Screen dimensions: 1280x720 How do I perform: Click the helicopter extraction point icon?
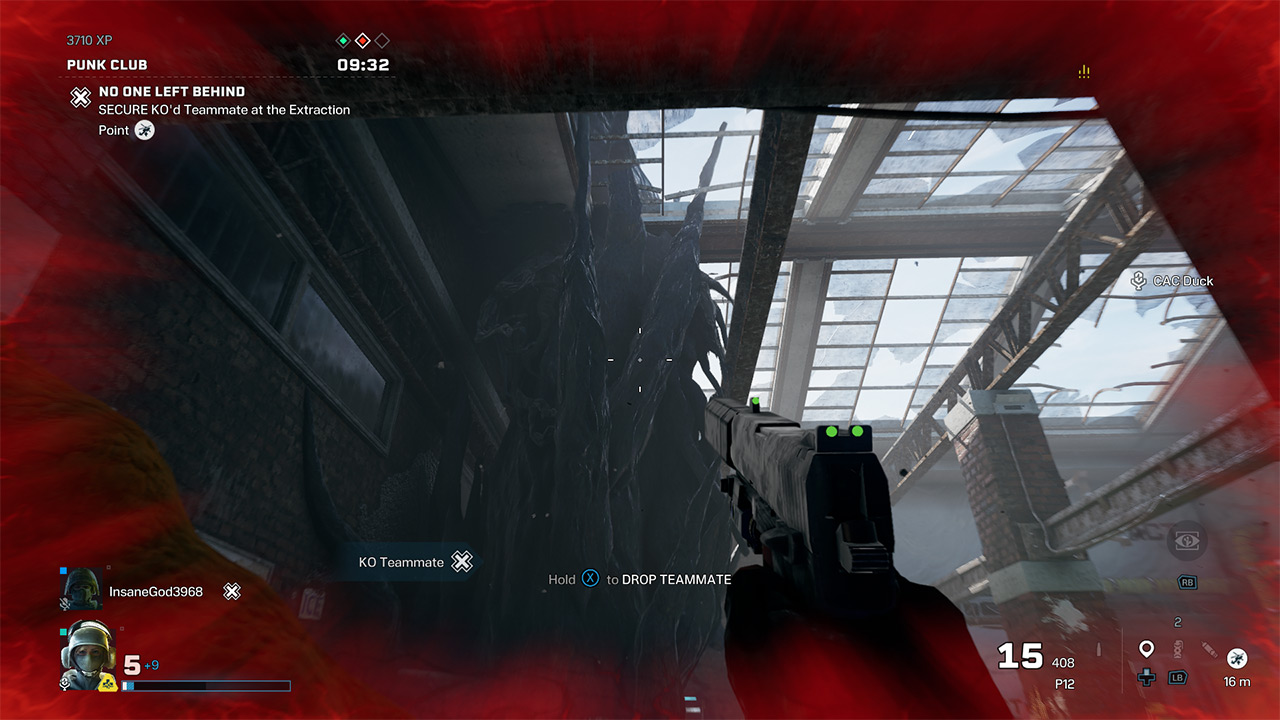pyautogui.click(x=1237, y=657)
